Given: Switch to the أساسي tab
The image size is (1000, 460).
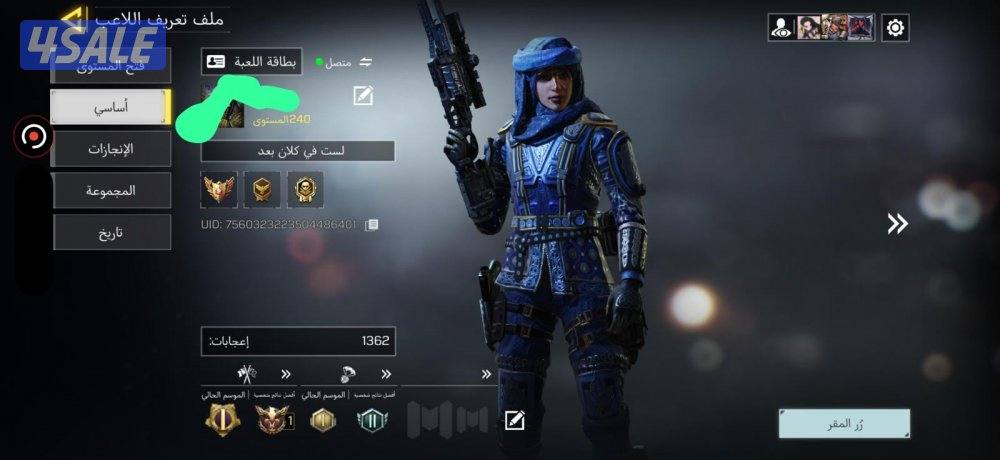Looking at the screenshot, I should (x=111, y=107).
